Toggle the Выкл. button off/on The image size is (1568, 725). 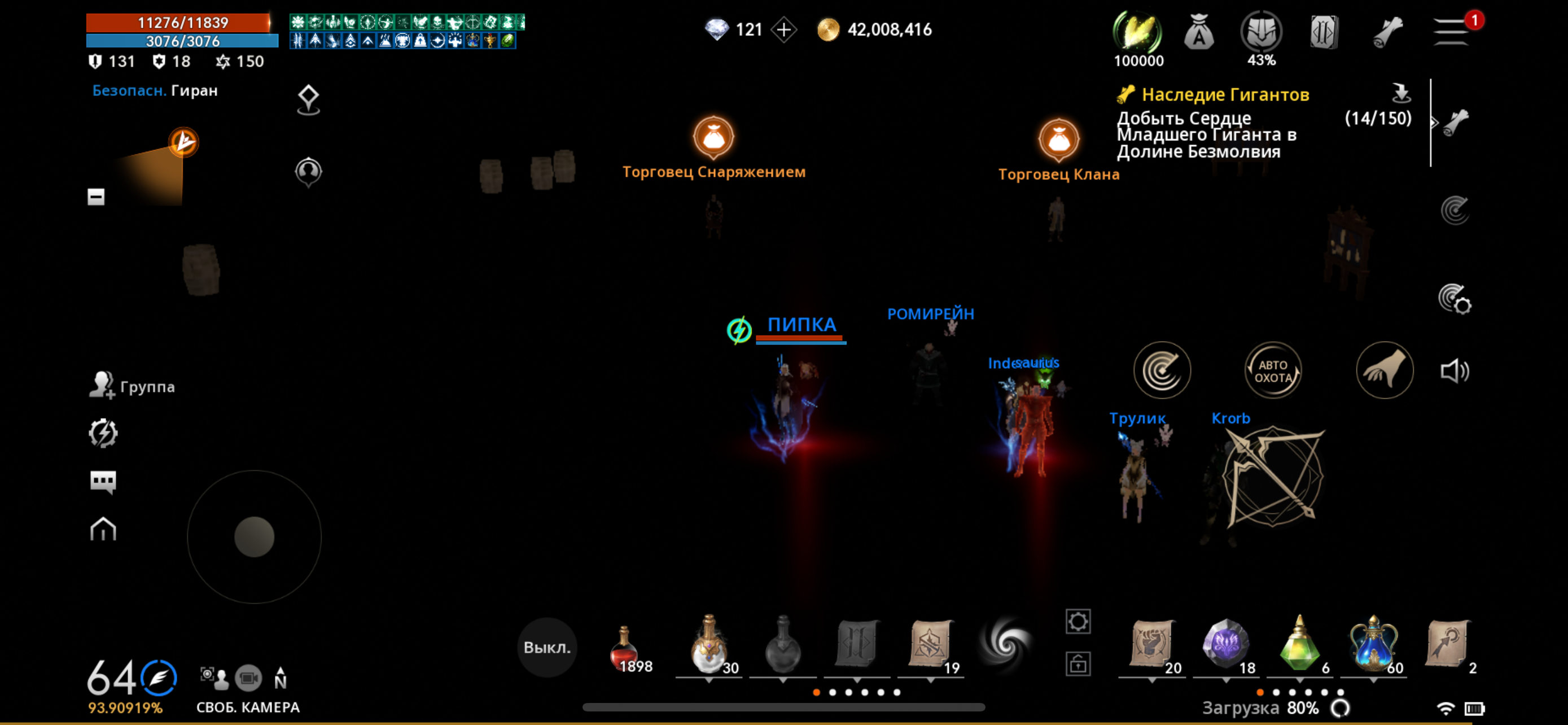[546, 647]
